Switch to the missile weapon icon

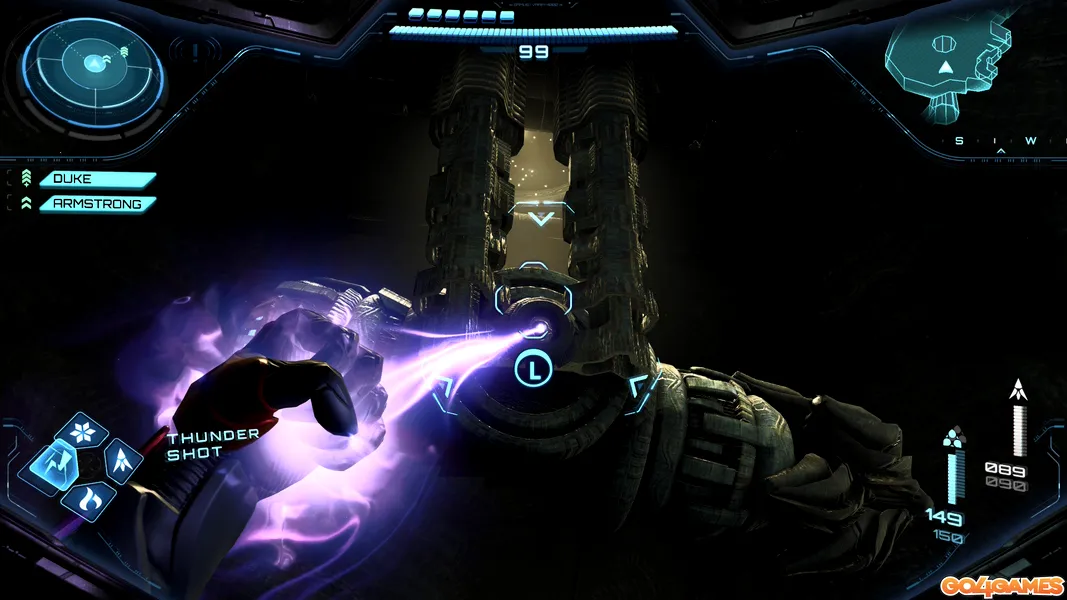(x=121, y=461)
